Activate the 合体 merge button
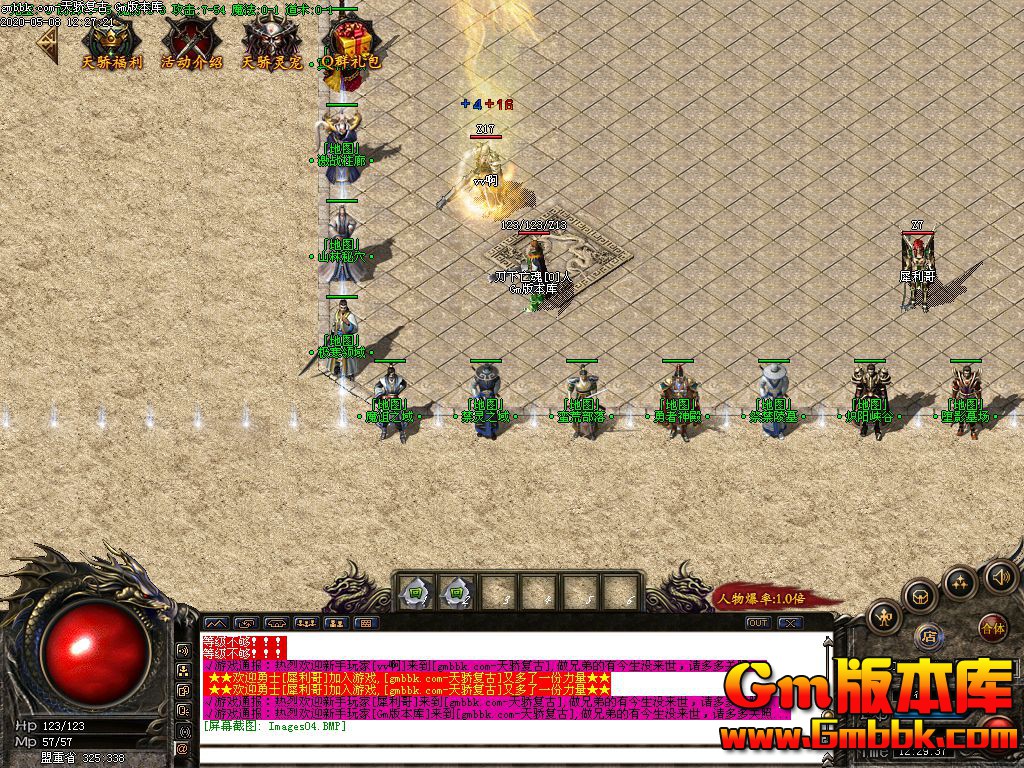Screen dimensions: 1024x768 [992, 629]
